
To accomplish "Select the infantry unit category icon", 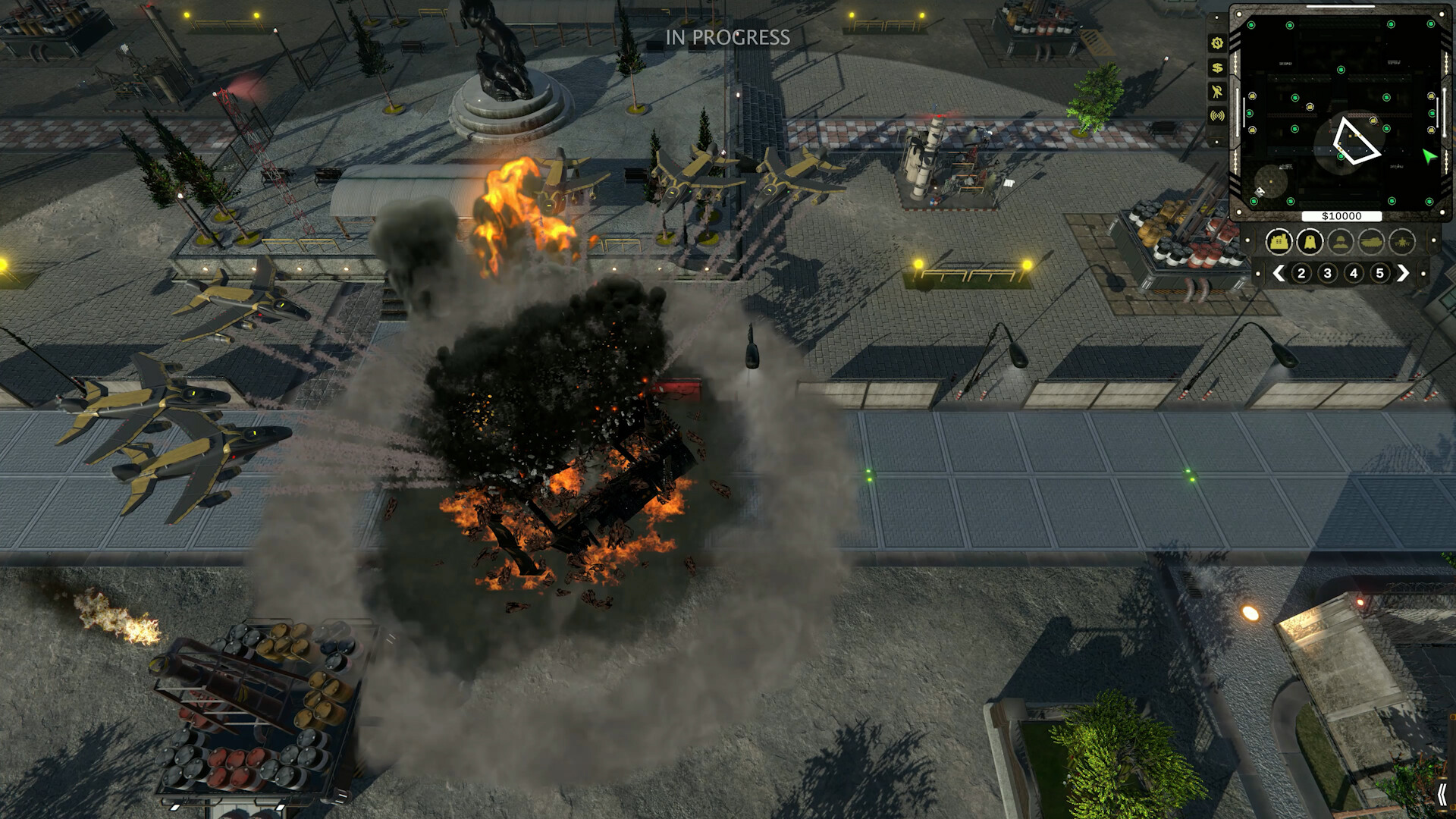I will (x=1340, y=242).
